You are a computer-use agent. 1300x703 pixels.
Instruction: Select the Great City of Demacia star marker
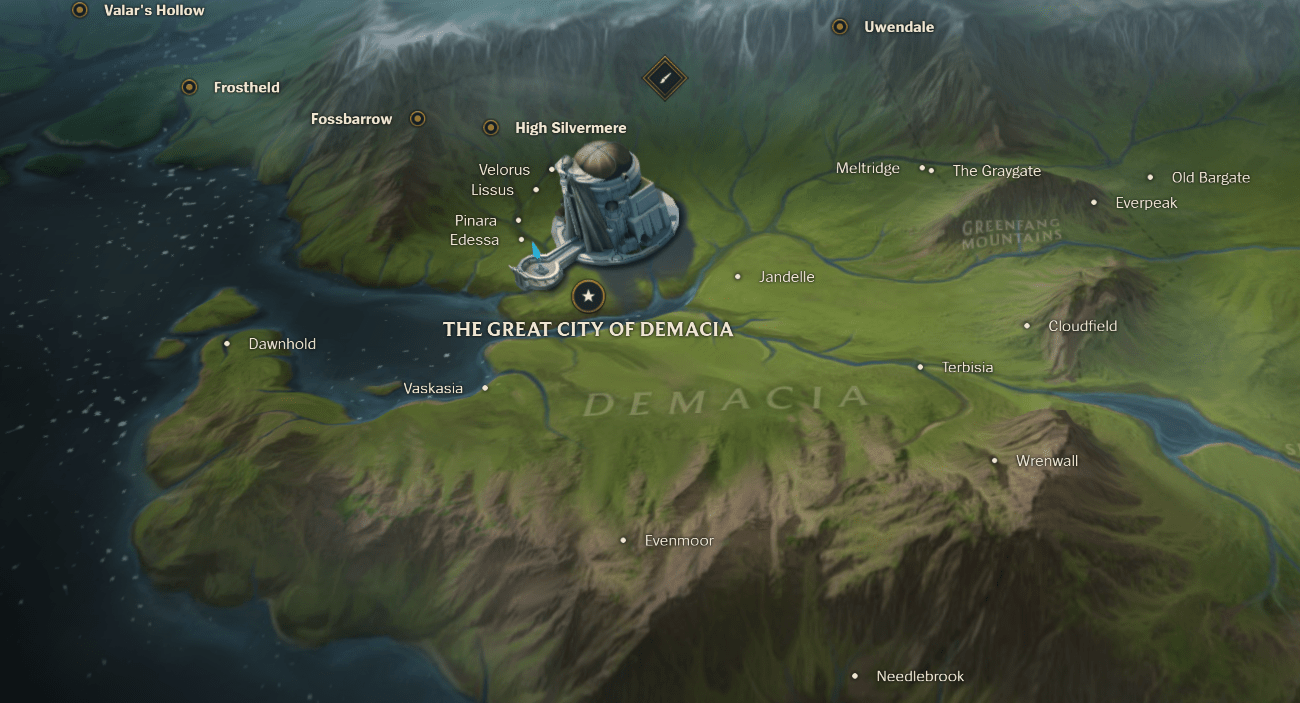pos(588,296)
